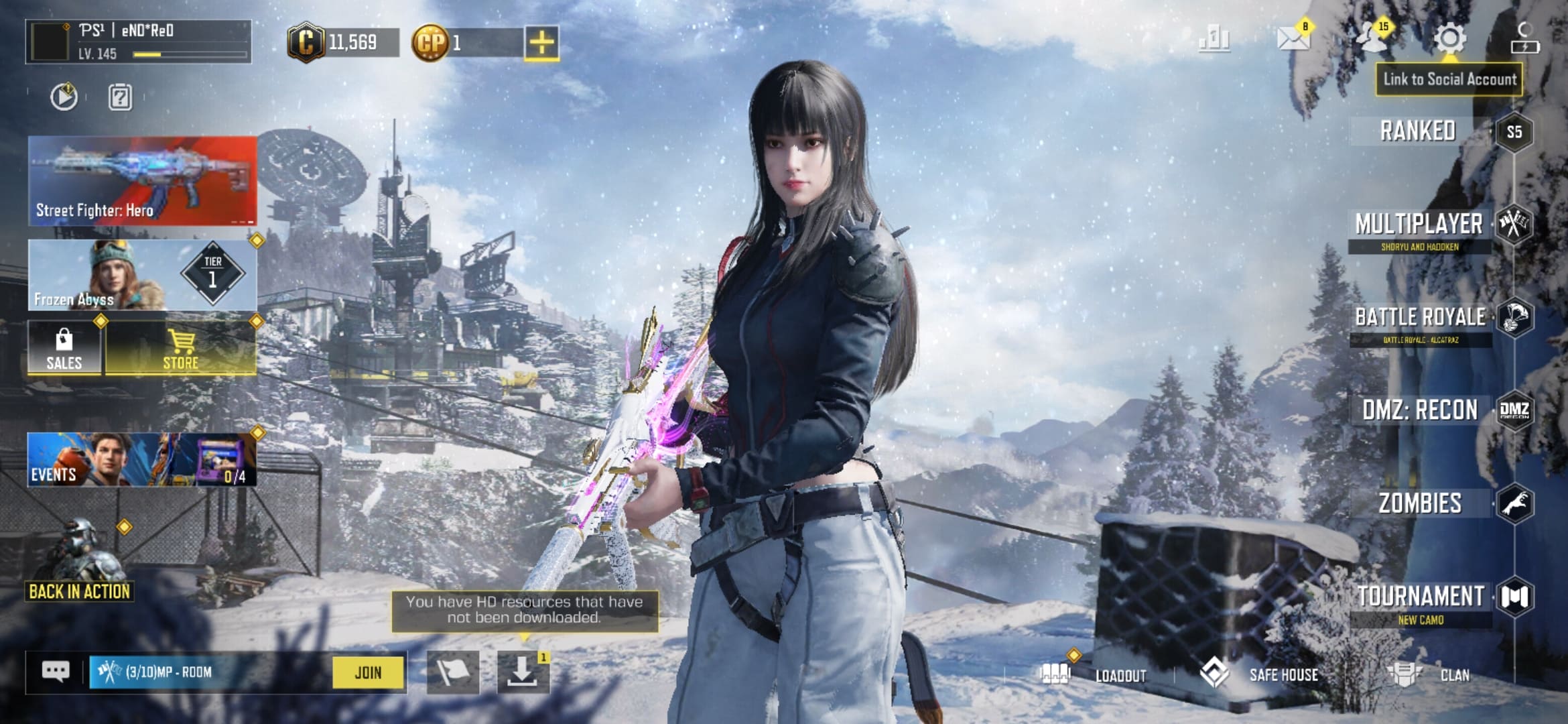Image resolution: width=1568 pixels, height=724 pixels.
Task: Open the Sales shop button
Action: pyautogui.click(x=64, y=349)
